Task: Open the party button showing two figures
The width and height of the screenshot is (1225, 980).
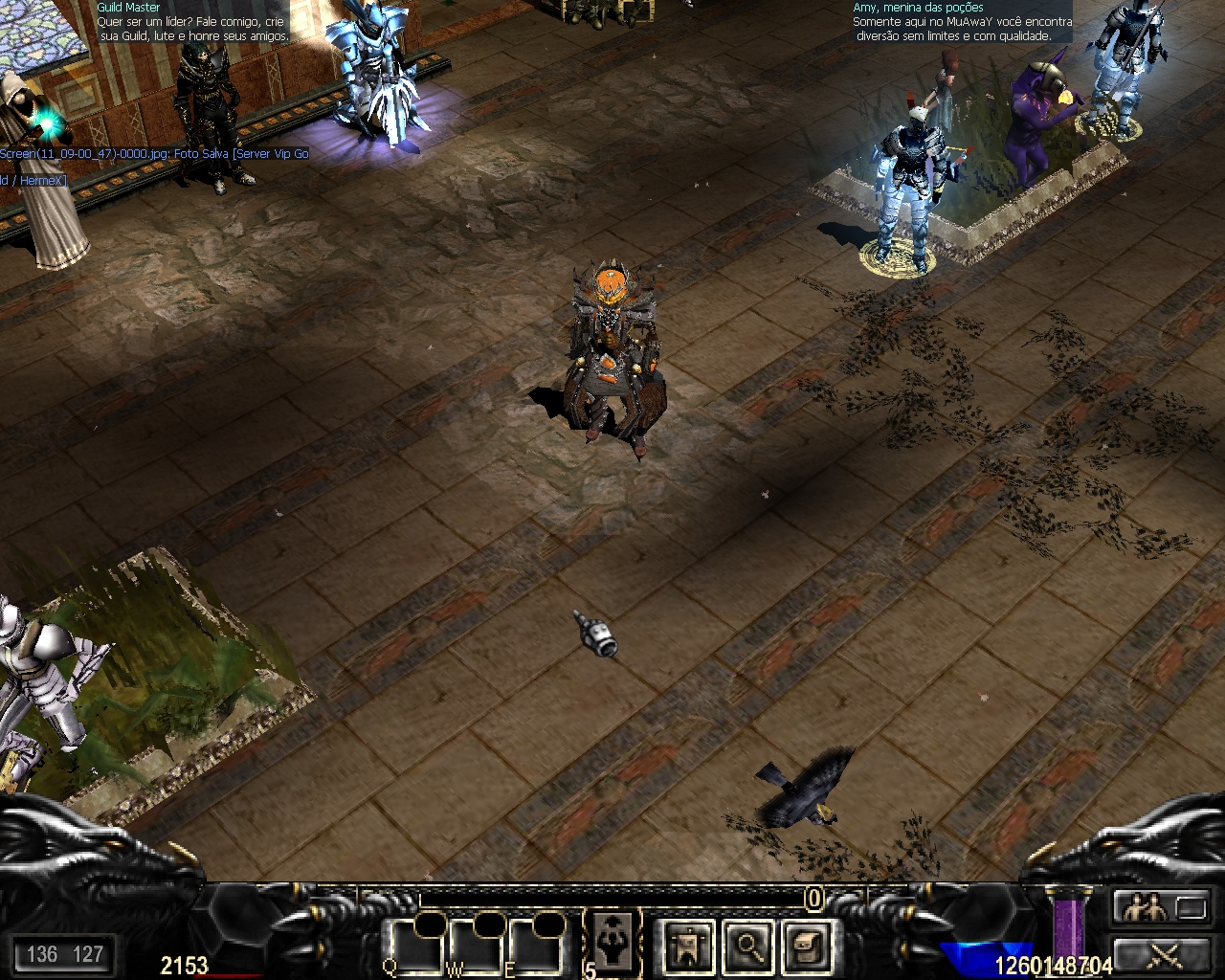Action: tap(1161, 906)
